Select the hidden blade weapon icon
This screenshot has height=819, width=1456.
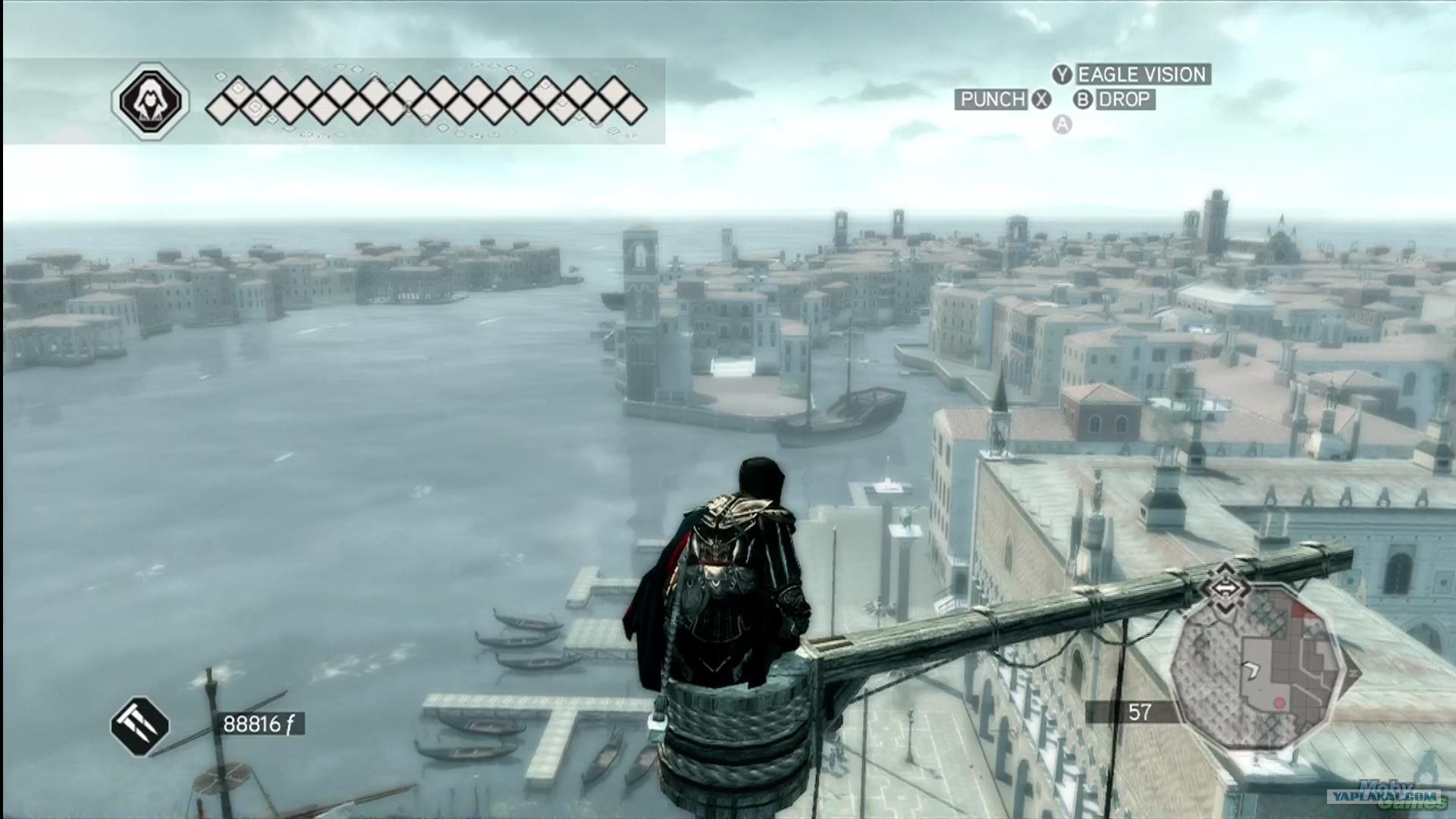140,726
